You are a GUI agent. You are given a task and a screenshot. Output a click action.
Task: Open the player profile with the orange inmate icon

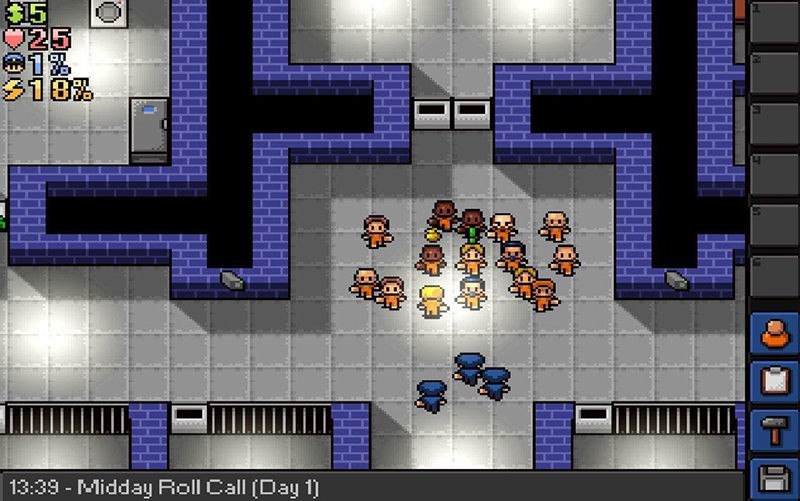coord(775,332)
